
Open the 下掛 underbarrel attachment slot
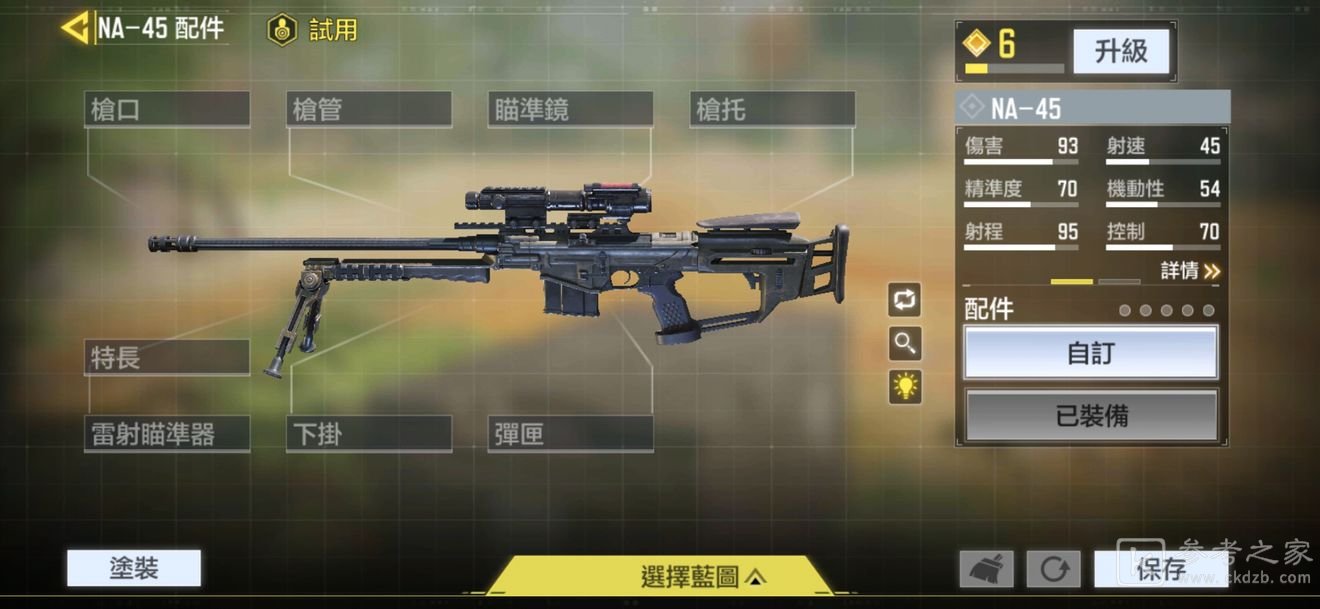point(368,434)
